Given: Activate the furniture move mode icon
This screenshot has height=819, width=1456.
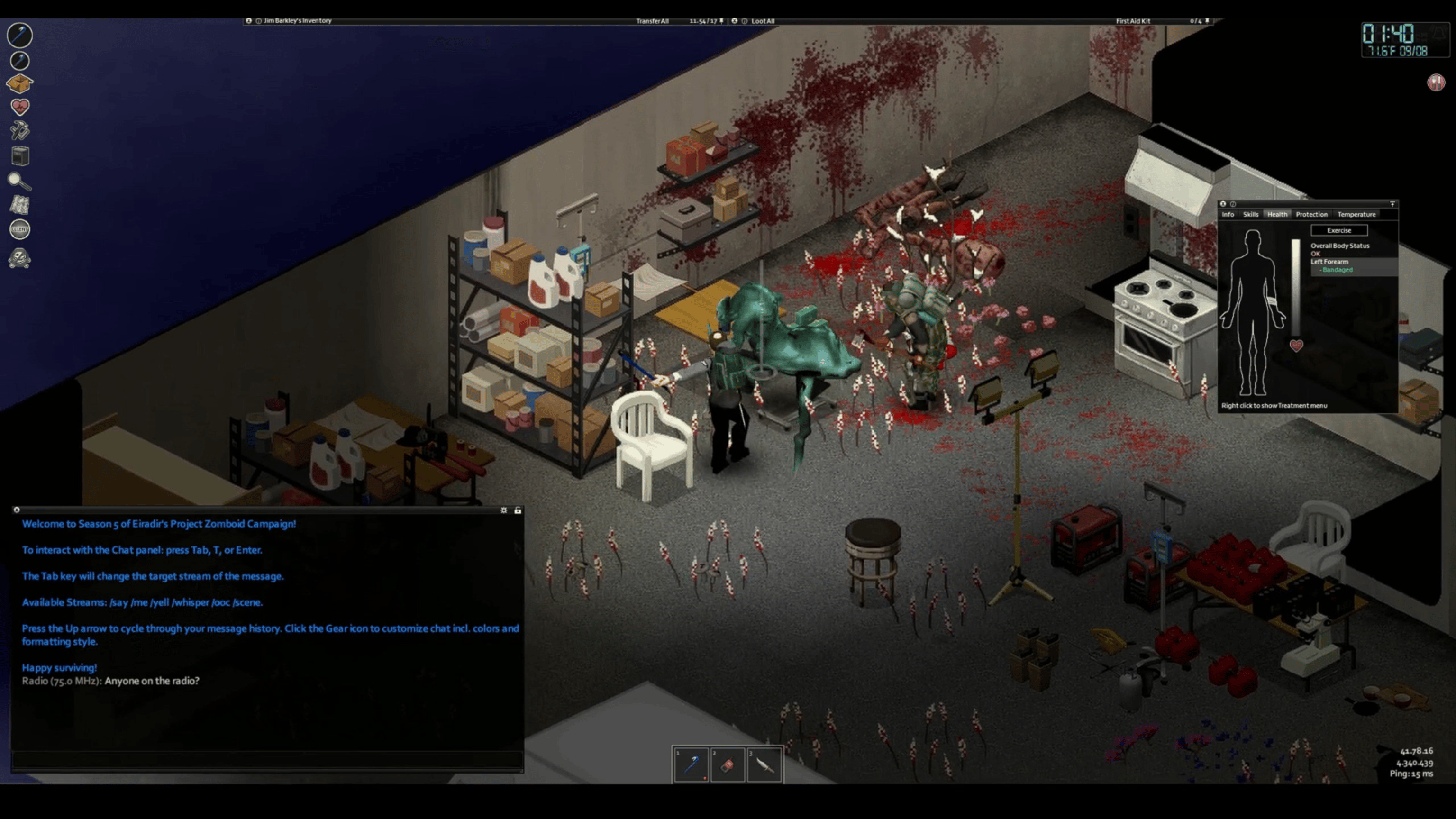Looking at the screenshot, I should tap(20, 156).
